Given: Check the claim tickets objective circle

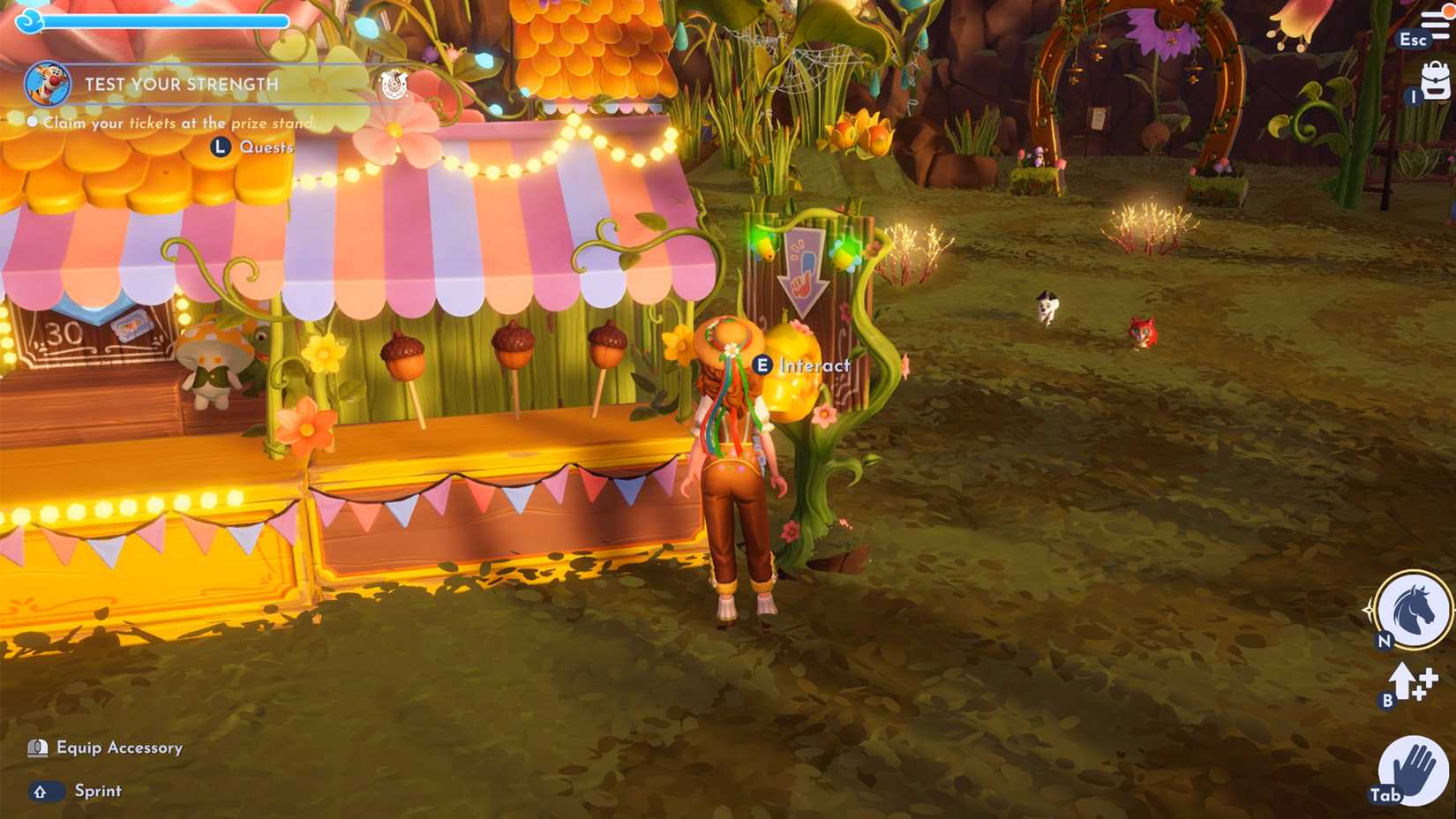Looking at the screenshot, I should click(32, 123).
